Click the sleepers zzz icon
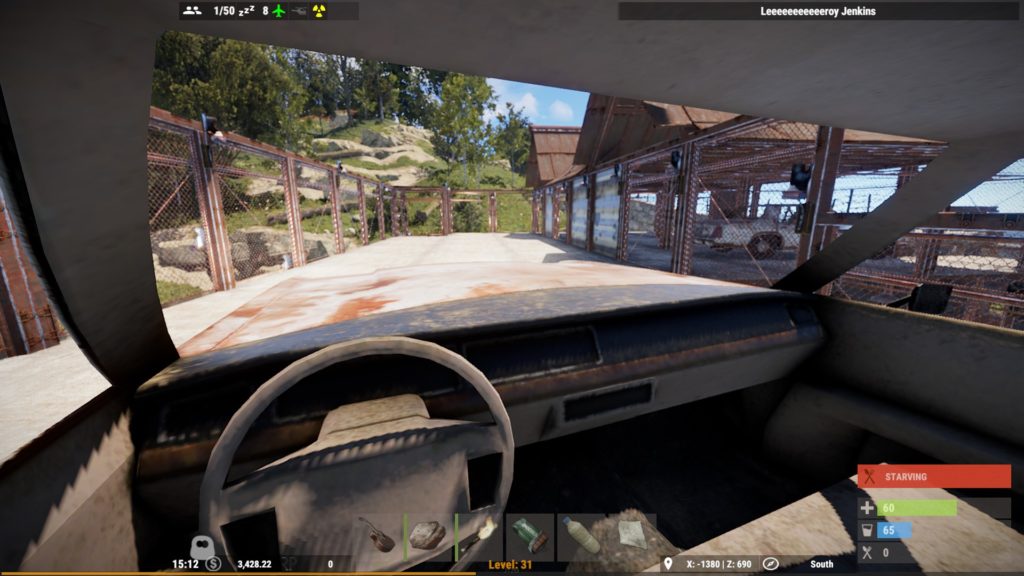The width and height of the screenshot is (1024, 576). click(246, 11)
